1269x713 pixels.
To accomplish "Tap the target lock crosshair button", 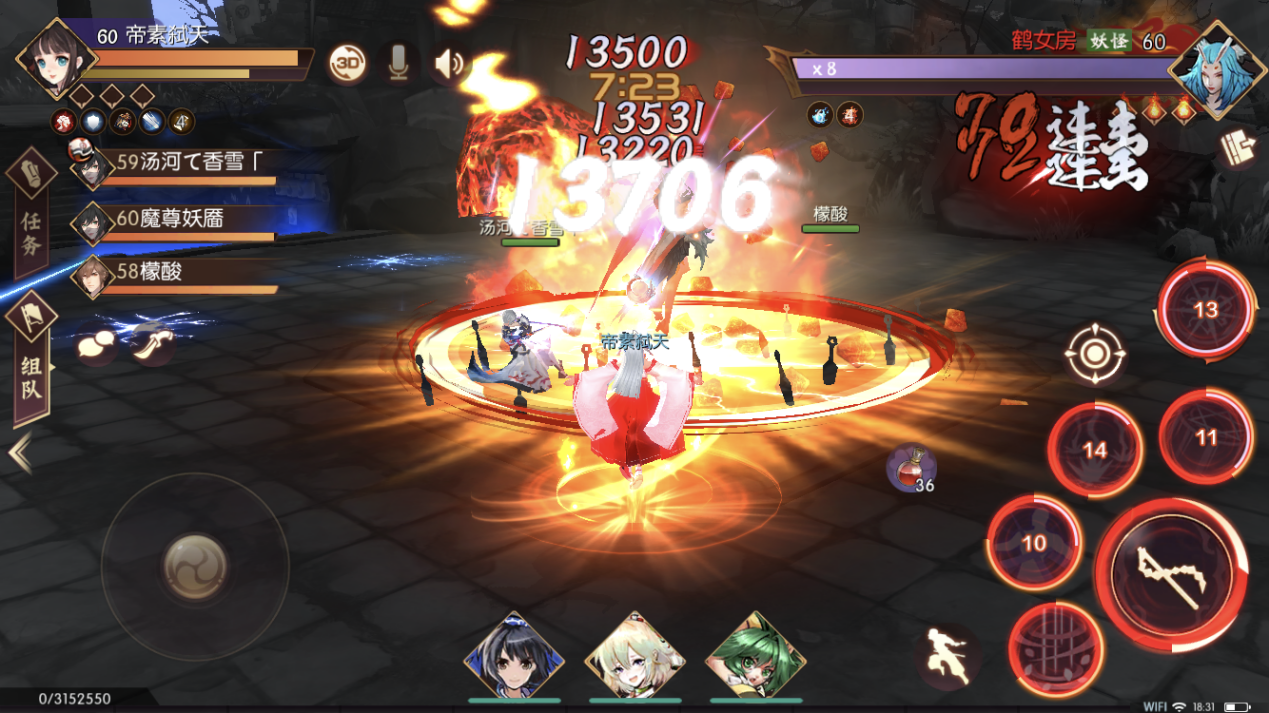I will [1095, 354].
